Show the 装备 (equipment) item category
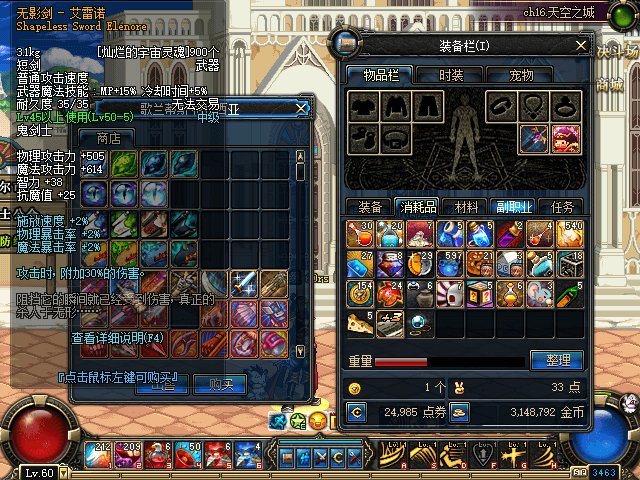Viewport: 640px width, 480px height. click(x=369, y=207)
